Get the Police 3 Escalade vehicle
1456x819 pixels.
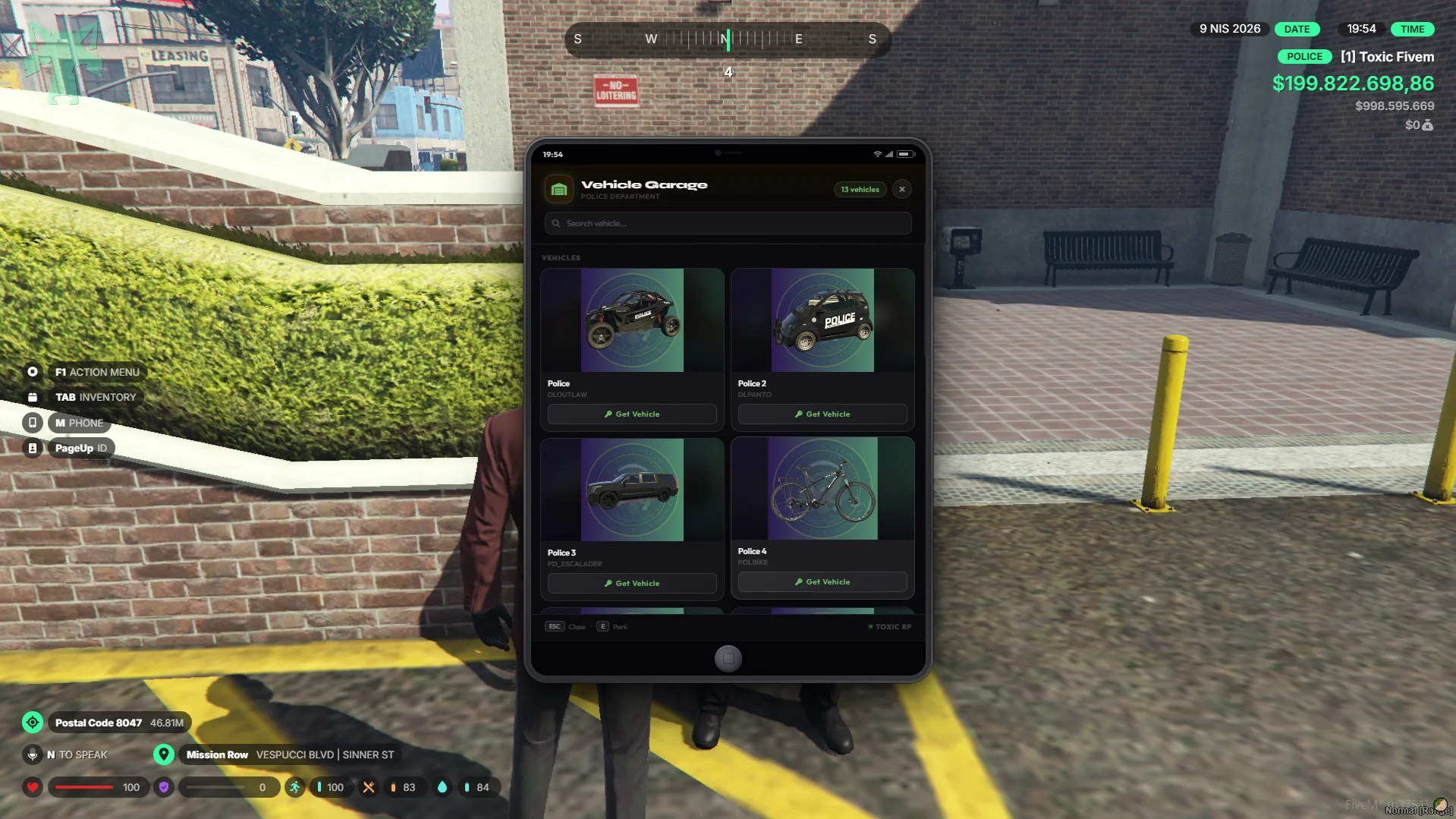pos(632,584)
